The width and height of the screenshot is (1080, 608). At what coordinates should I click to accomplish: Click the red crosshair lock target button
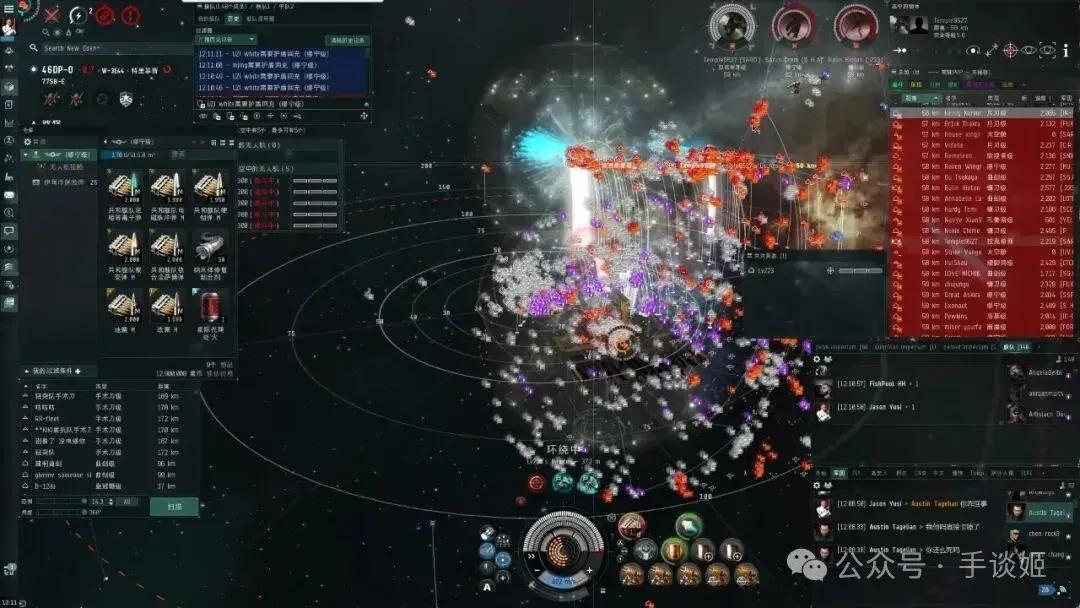[x=1010, y=50]
